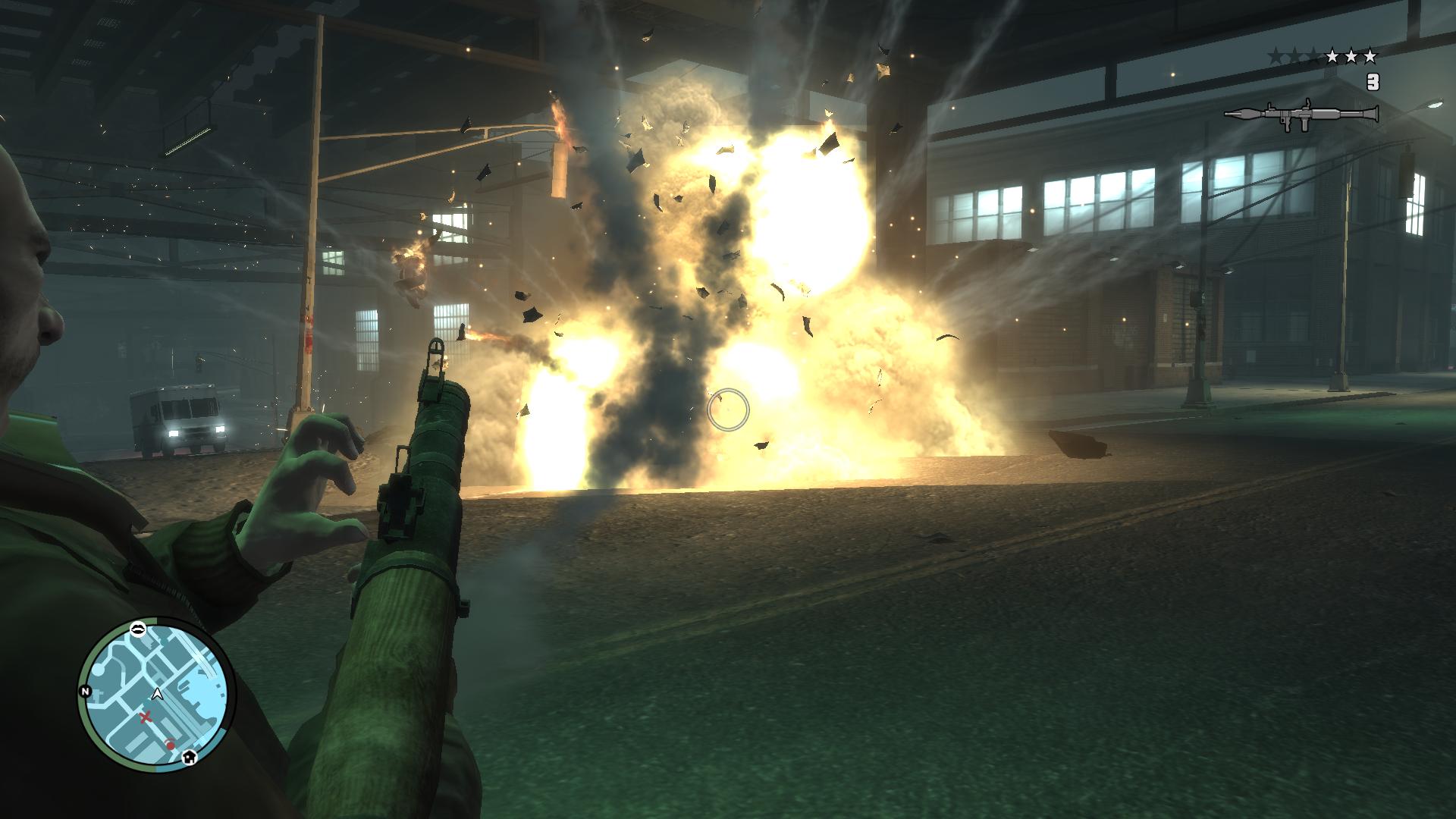This screenshot has height=819, width=1456.
Task: Select the rocket launcher weapon icon
Action: pos(1301,115)
